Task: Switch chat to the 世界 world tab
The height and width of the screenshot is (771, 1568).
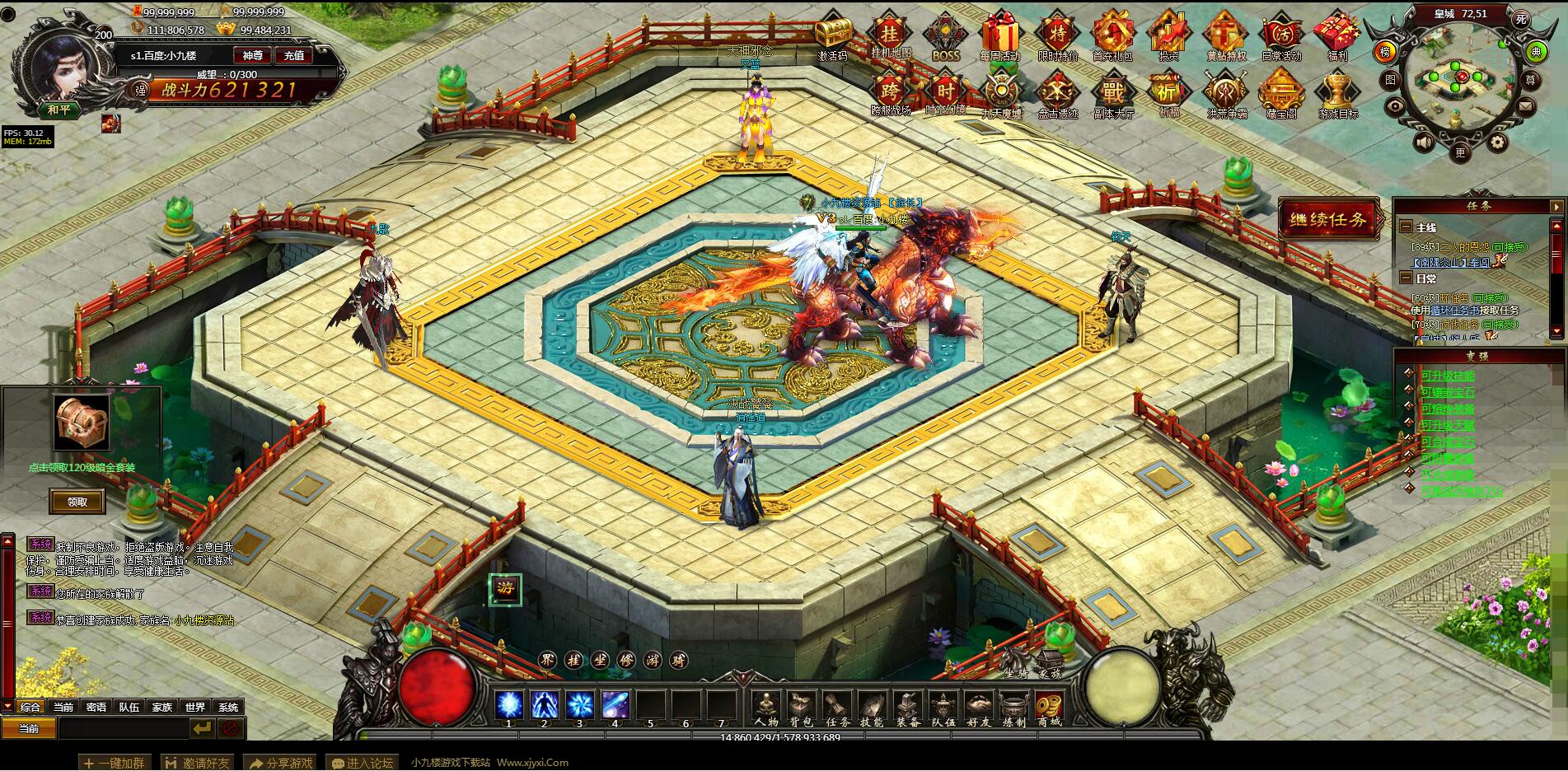Action: click(195, 707)
